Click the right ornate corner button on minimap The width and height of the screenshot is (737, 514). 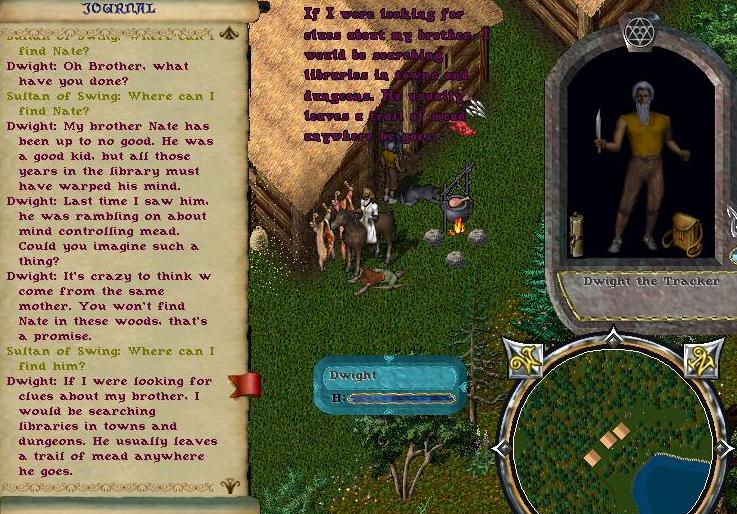click(x=702, y=359)
